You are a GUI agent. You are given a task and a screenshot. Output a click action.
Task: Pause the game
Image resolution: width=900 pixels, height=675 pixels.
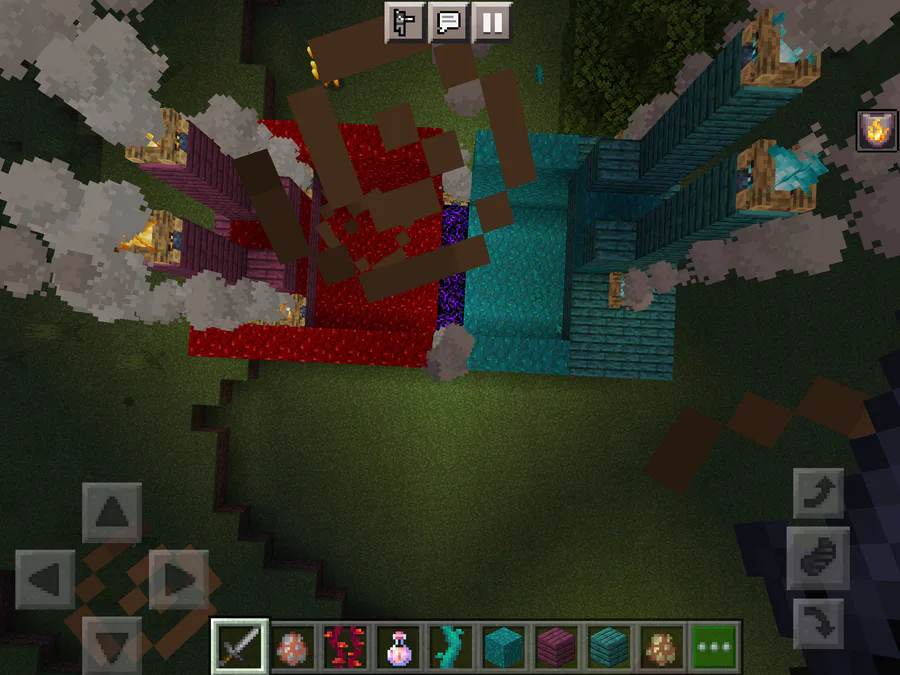pos(491,22)
